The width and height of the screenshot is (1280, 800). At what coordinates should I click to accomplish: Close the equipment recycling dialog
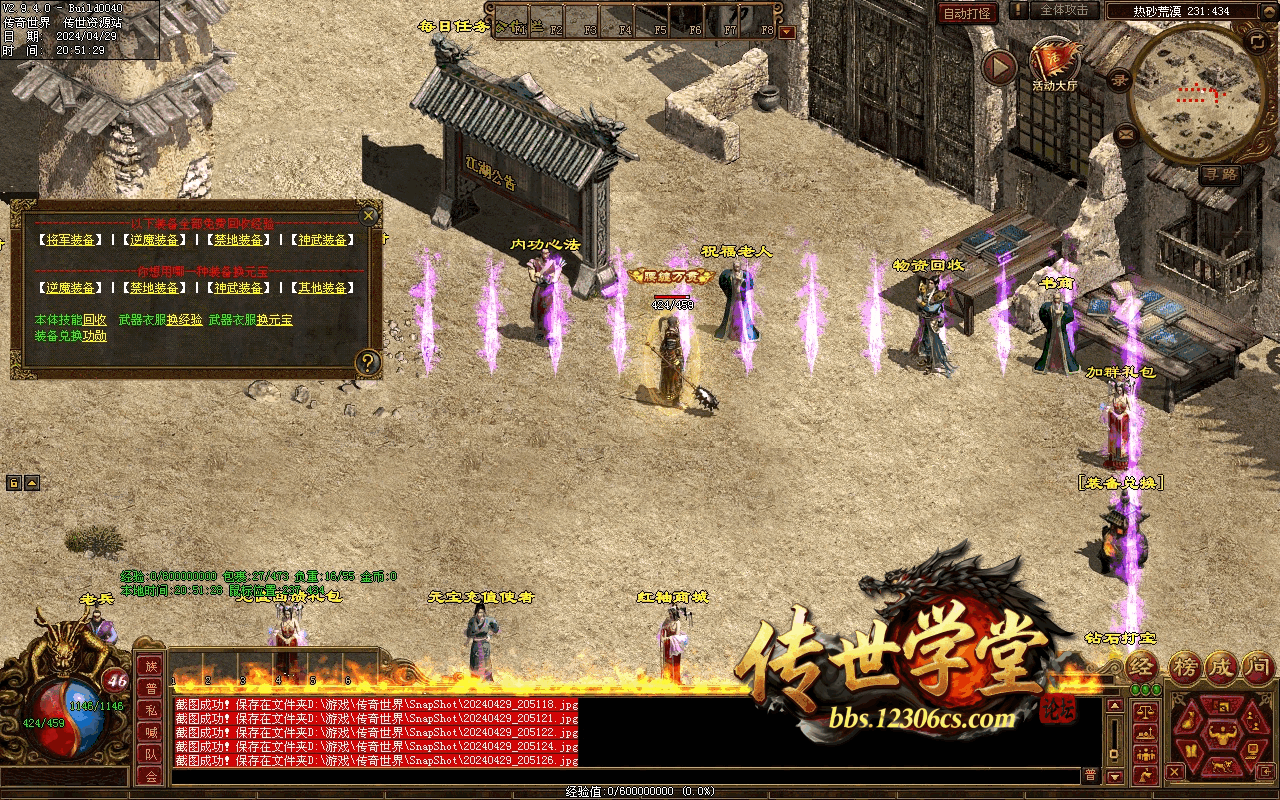[369, 215]
